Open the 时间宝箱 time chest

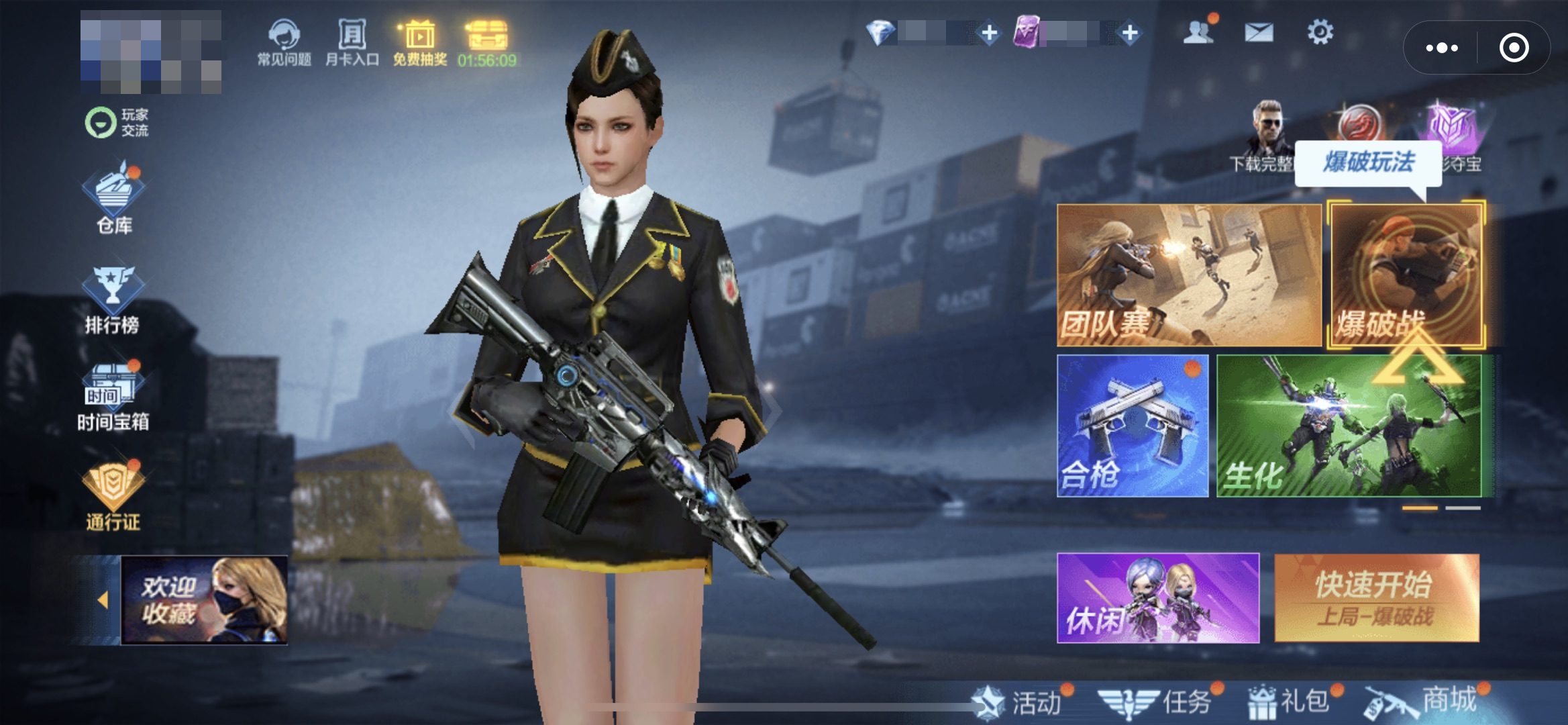[113, 397]
